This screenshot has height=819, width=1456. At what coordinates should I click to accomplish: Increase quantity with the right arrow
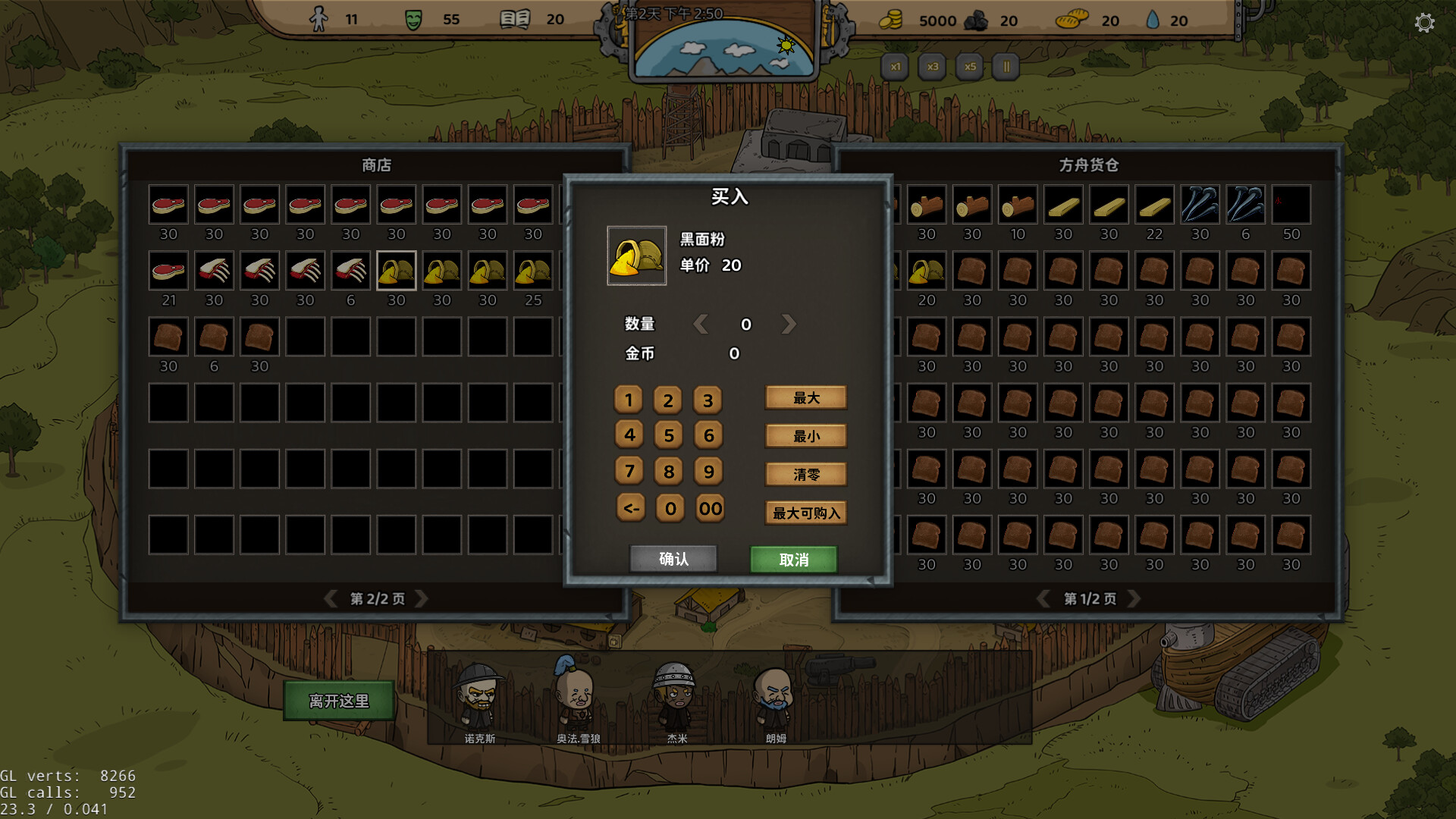pyautogui.click(x=789, y=325)
